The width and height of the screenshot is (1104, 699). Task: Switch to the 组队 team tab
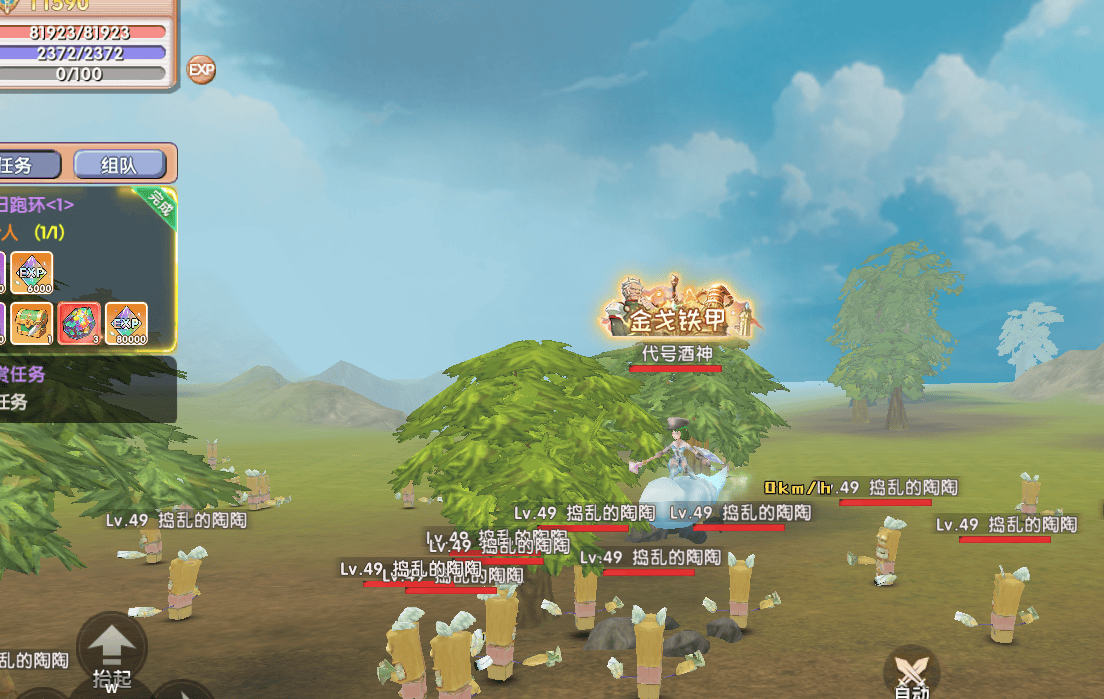pos(119,165)
